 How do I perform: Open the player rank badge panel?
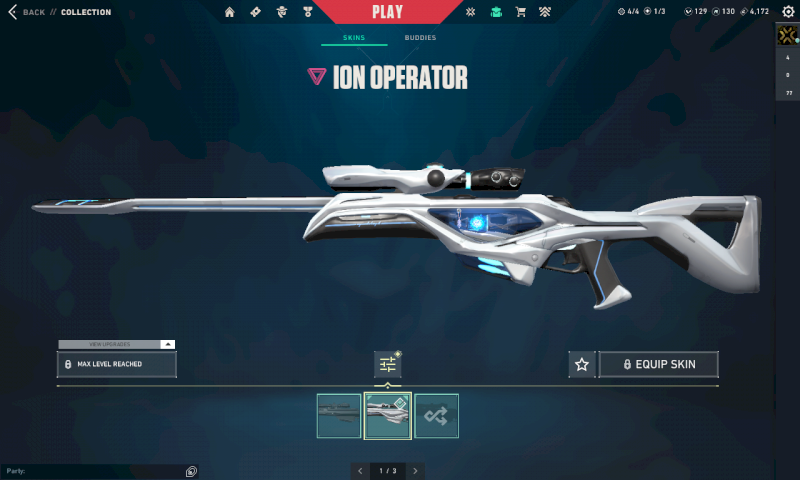click(x=787, y=36)
